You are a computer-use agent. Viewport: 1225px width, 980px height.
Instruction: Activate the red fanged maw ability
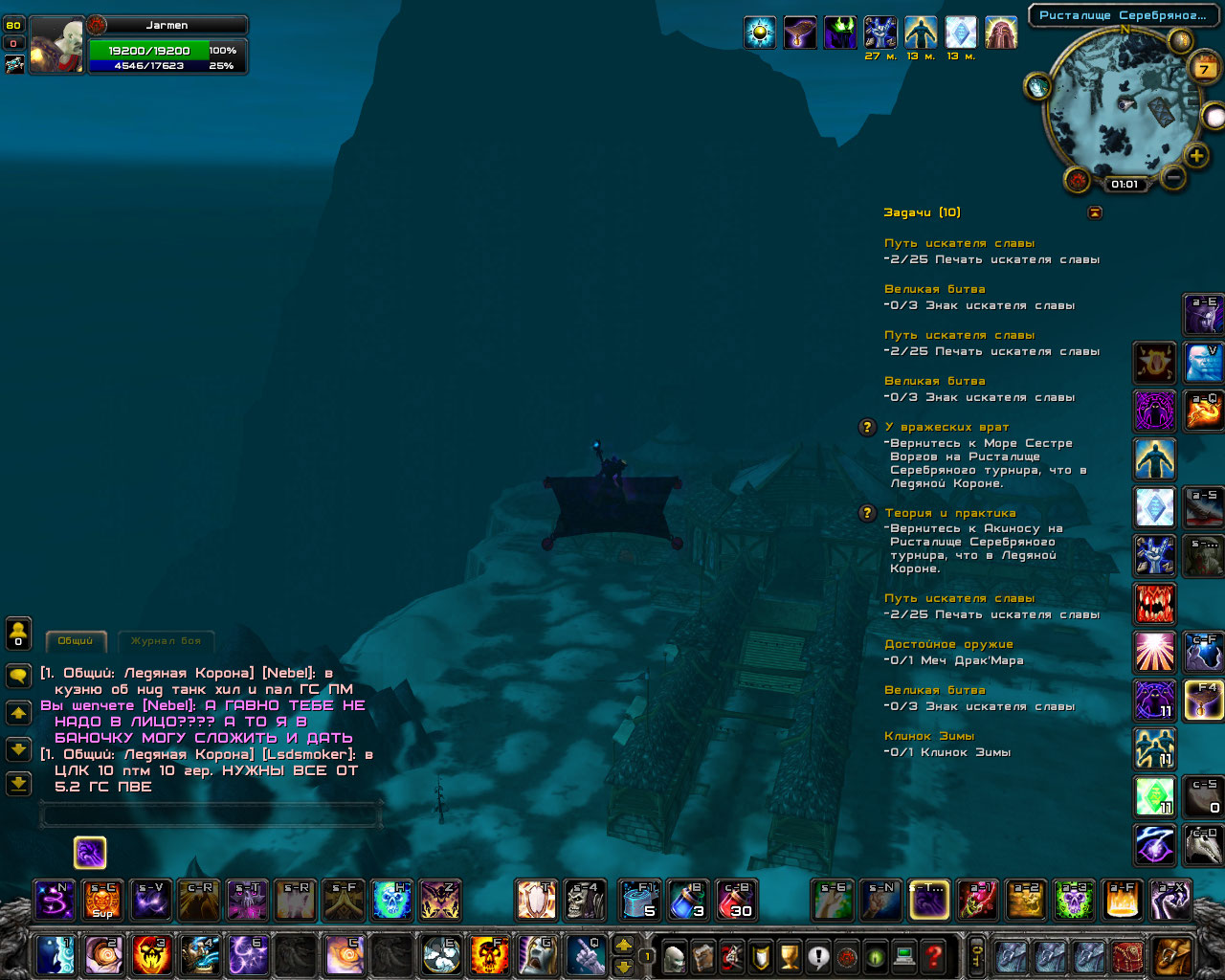(x=1154, y=604)
